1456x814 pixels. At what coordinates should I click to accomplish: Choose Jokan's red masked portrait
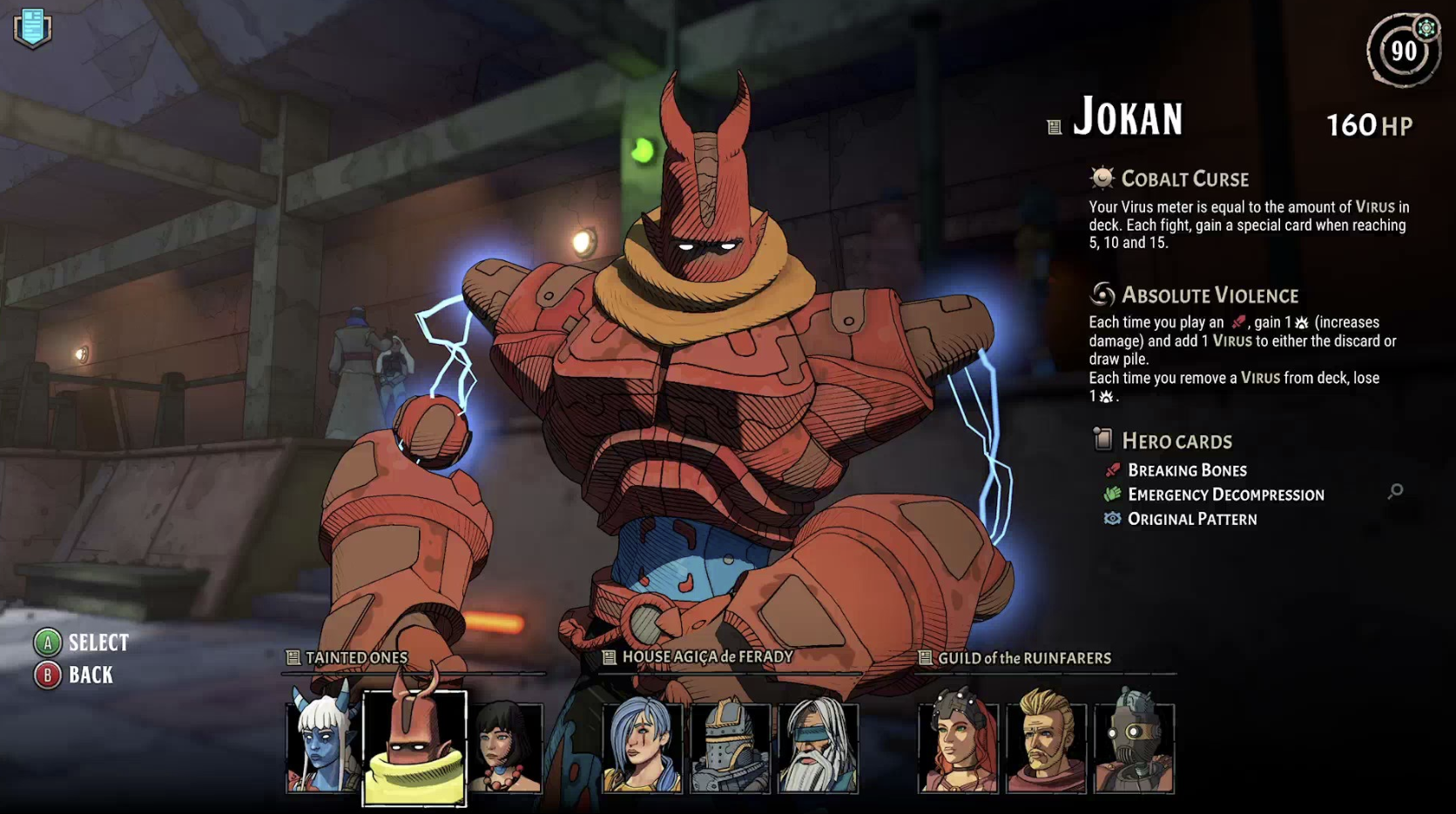coord(415,747)
